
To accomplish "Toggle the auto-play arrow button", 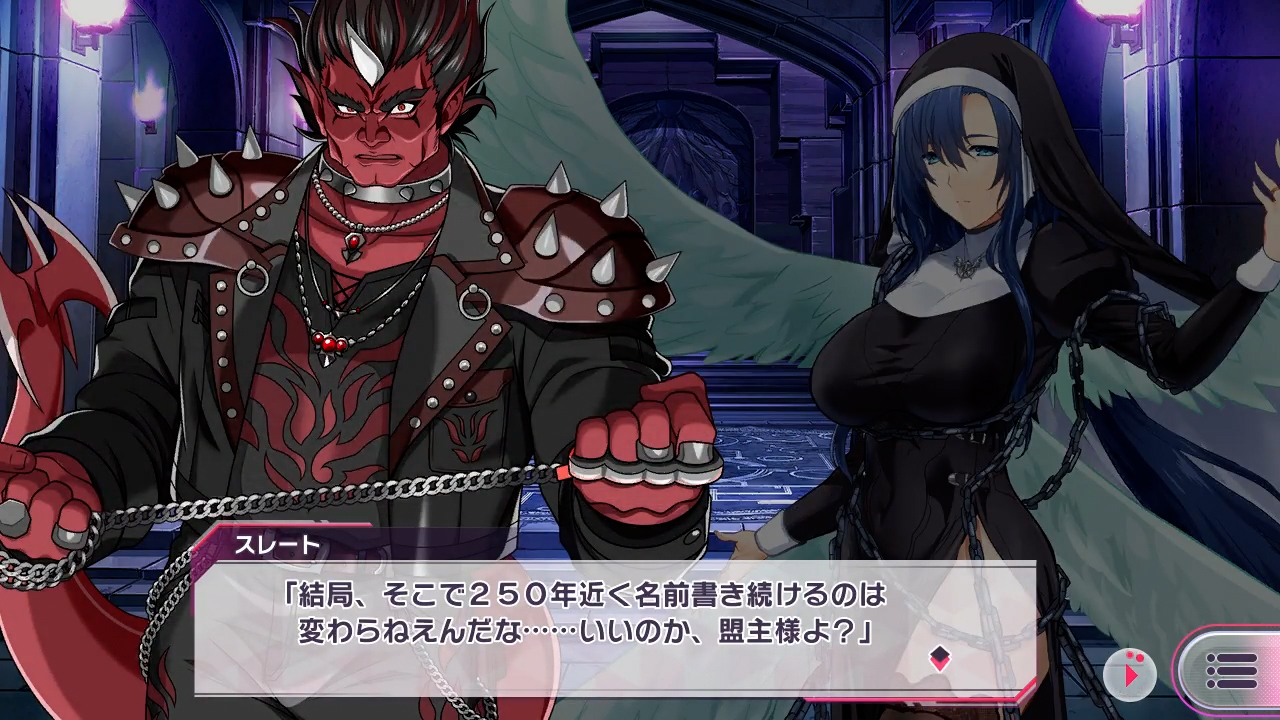I will (x=1130, y=673).
